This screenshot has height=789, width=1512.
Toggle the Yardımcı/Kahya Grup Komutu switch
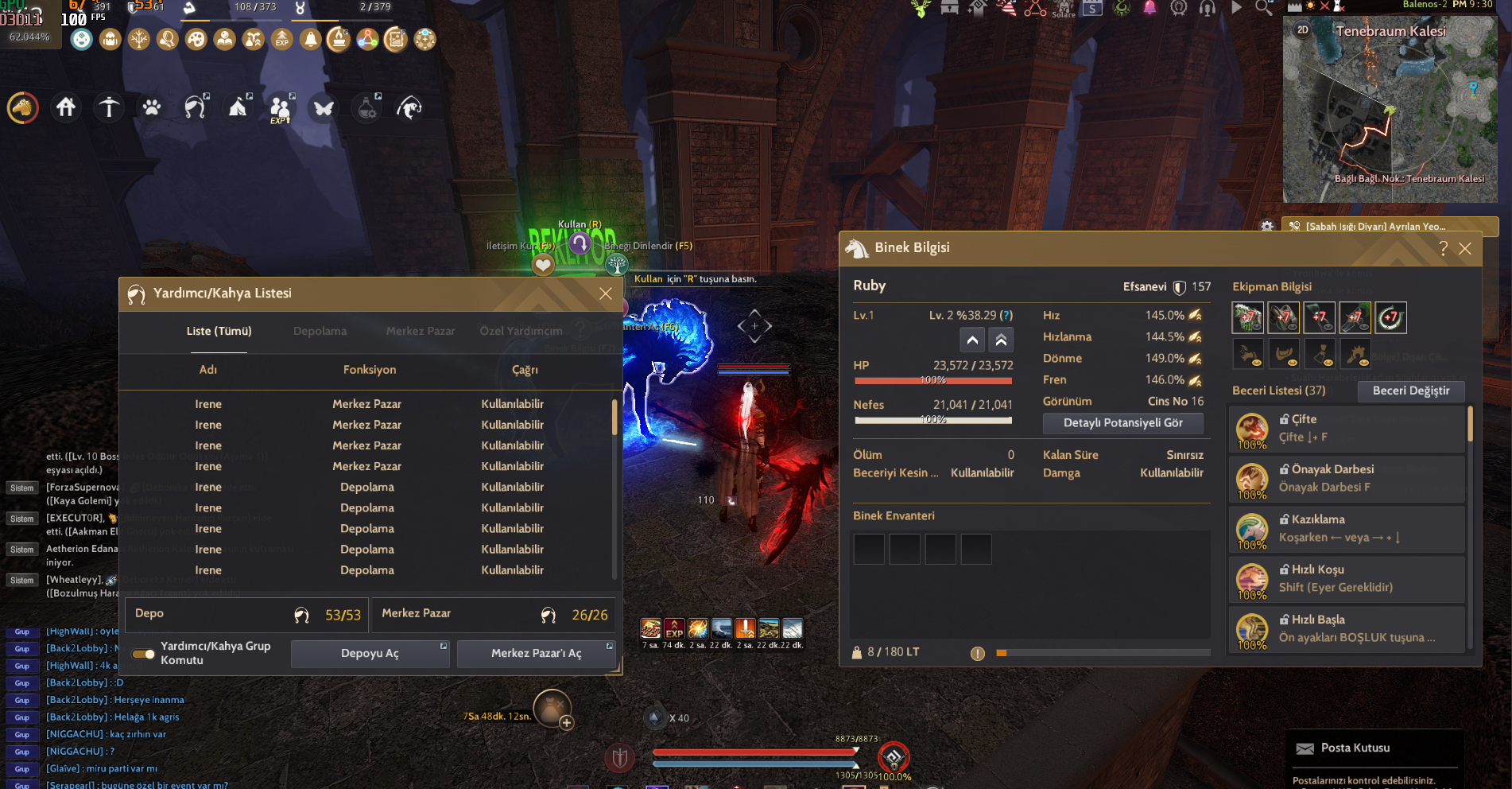pyautogui.click(x=144, y=654)
